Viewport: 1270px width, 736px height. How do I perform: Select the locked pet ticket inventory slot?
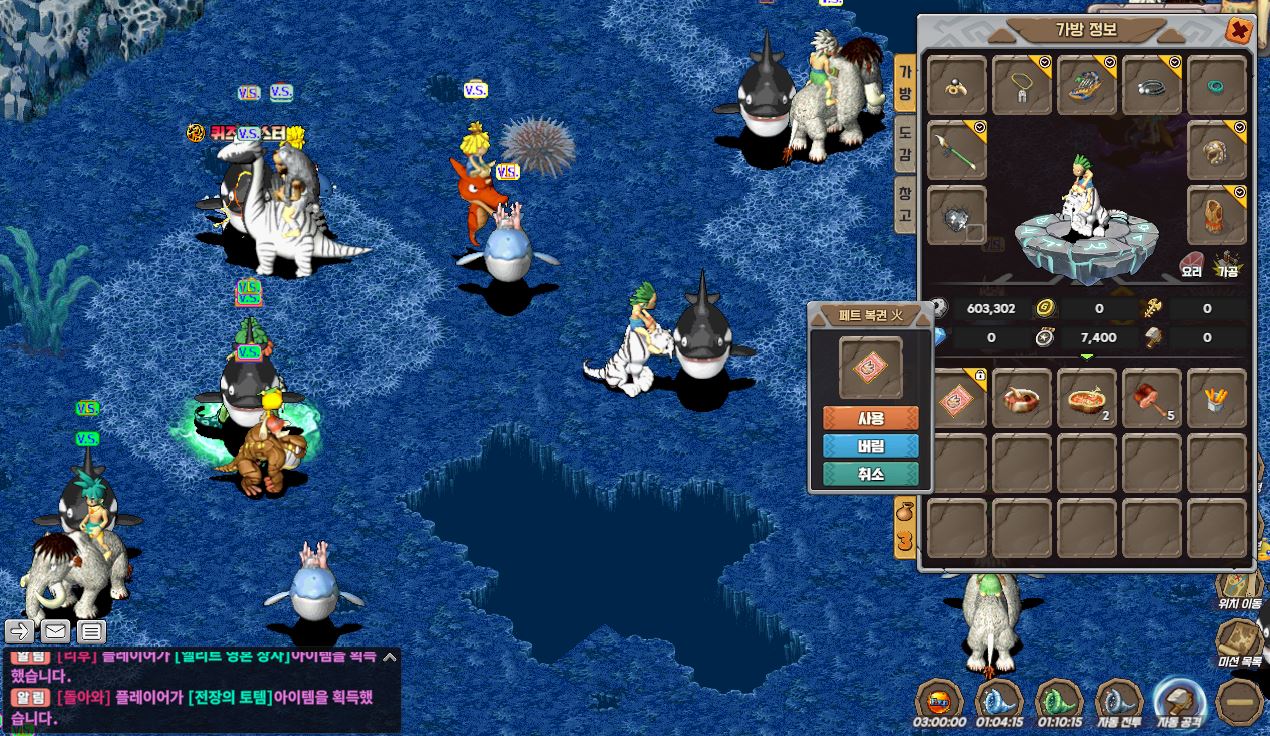tap(957, 399)
